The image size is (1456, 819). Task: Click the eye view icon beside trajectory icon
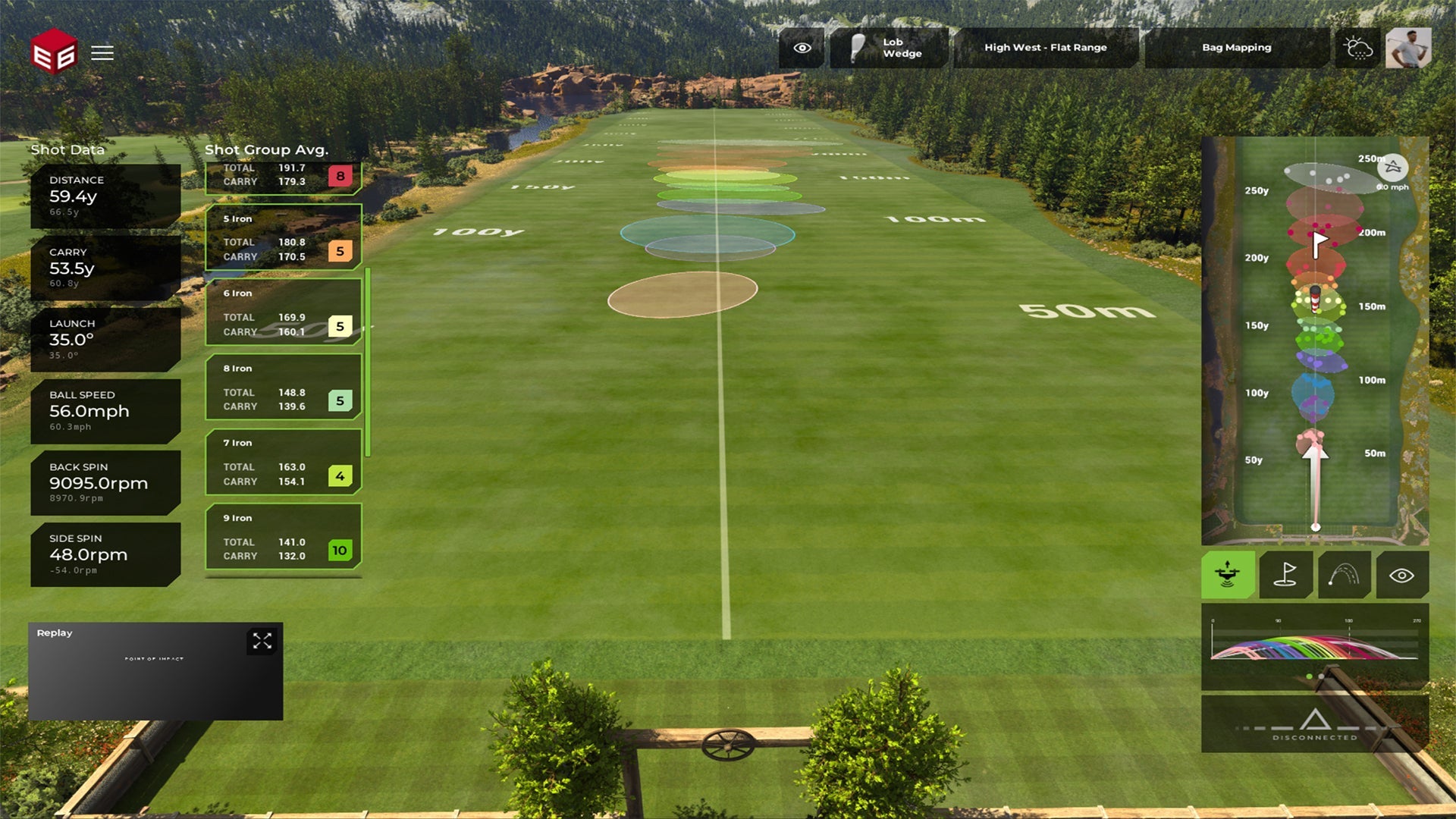click(1401, 575)
